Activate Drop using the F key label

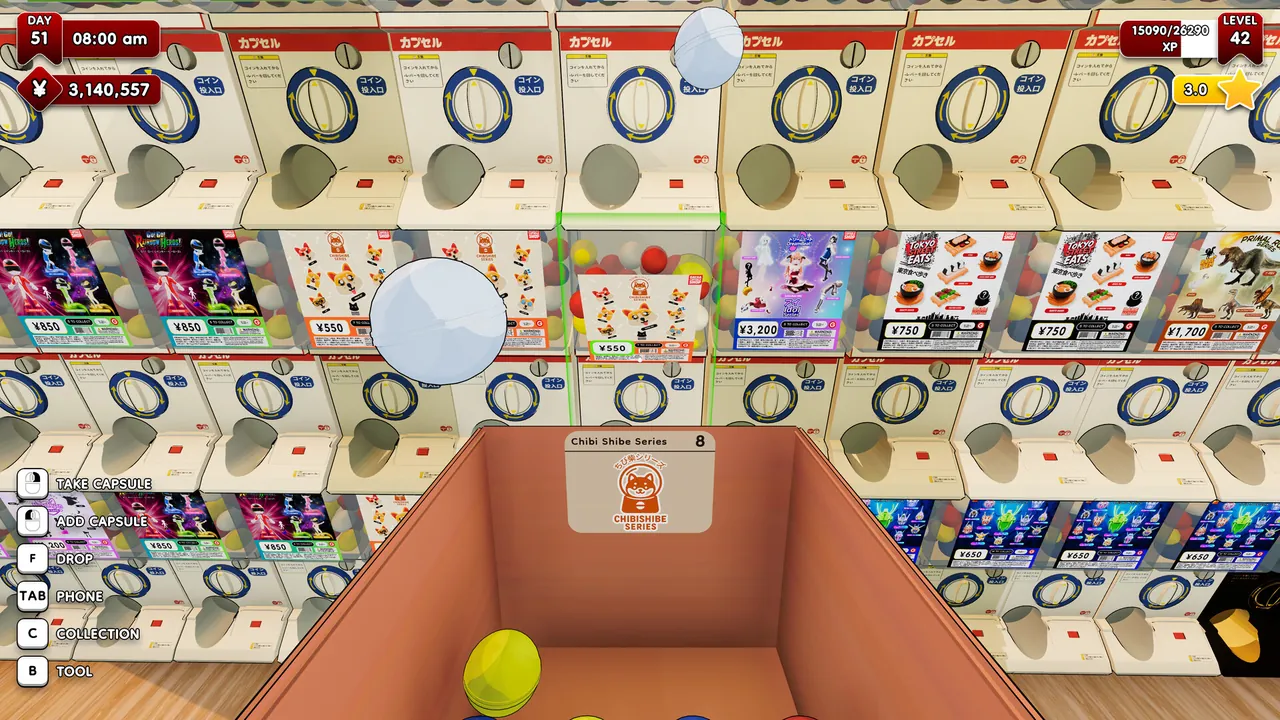click(x=31, y=558)
